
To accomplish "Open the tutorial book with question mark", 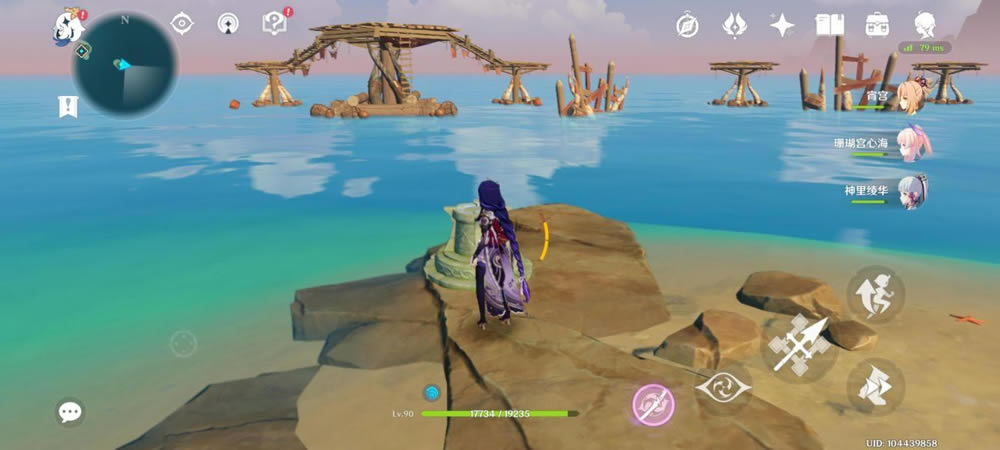I will 274,23.
